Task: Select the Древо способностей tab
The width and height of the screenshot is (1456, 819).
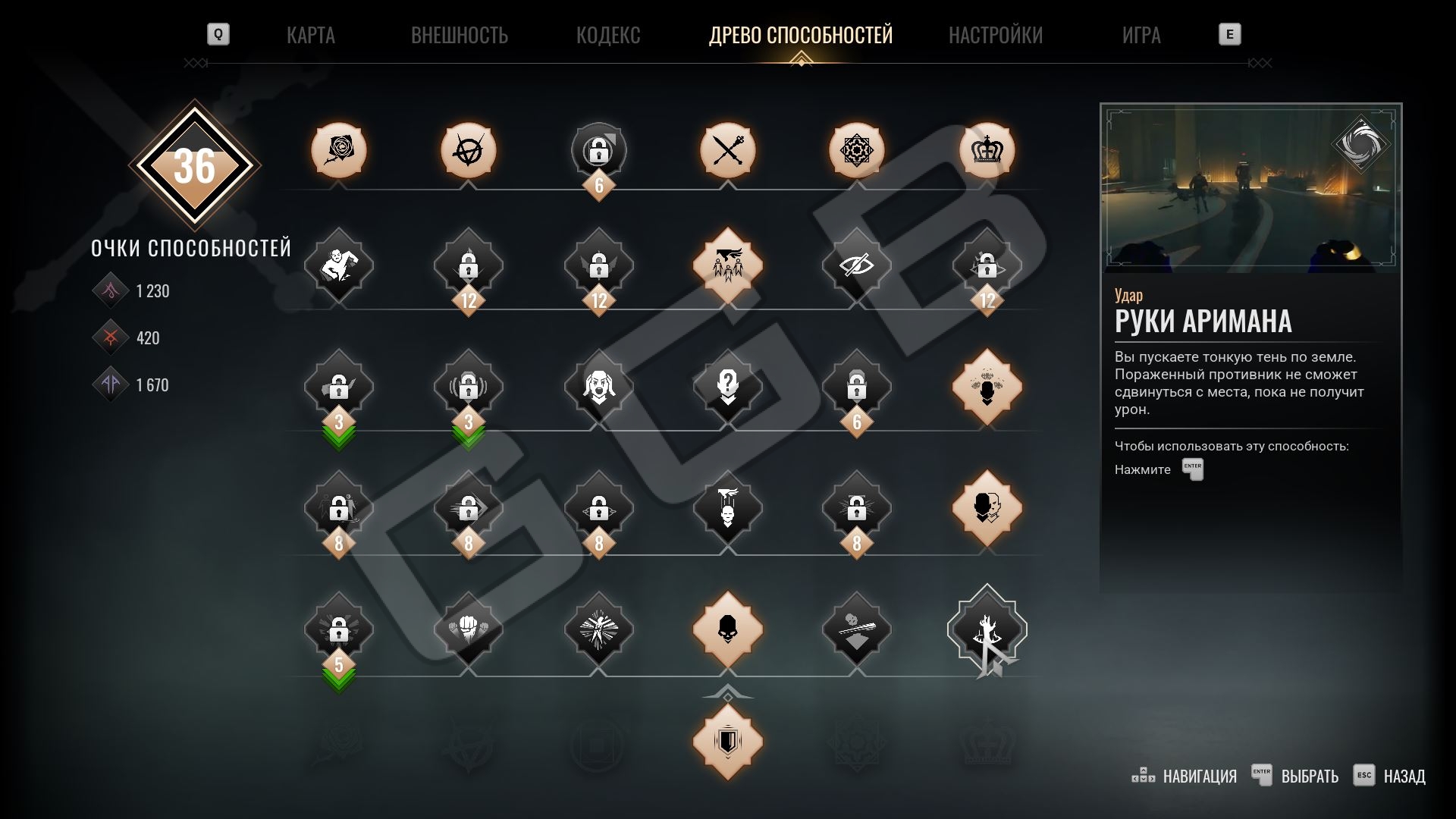Action: point(801,35)
